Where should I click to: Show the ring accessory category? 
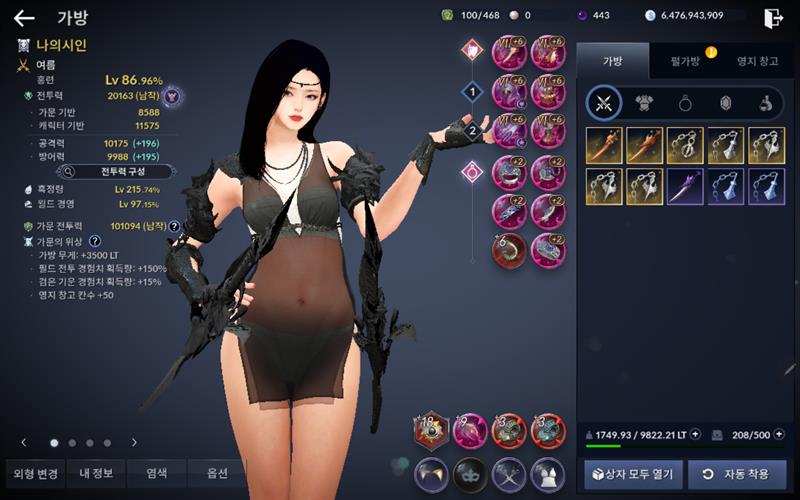pyautogui.click(x=682, y=102)
